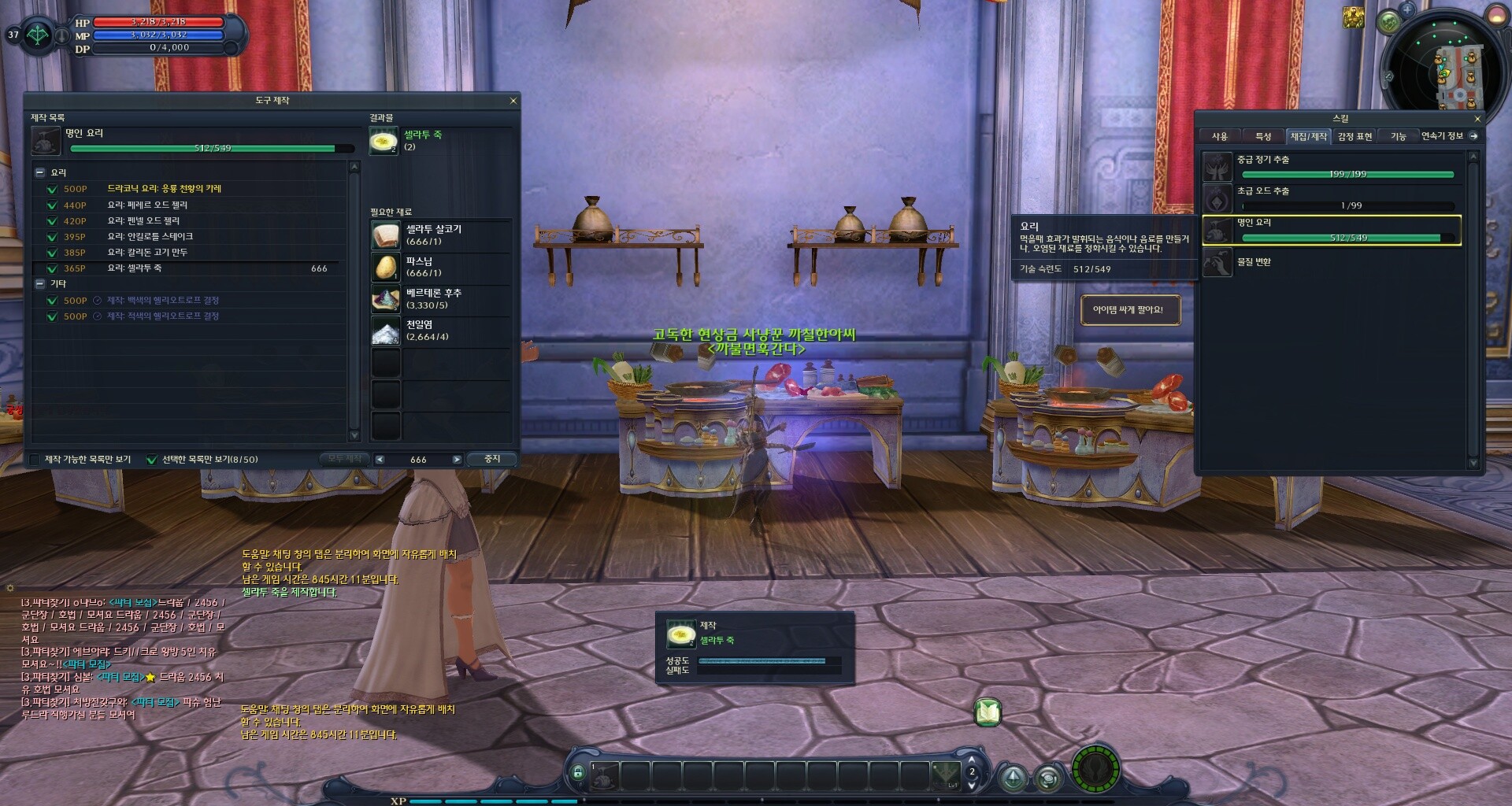
Task: Switch to the 특성 tab
Action: click(1263, 136)
